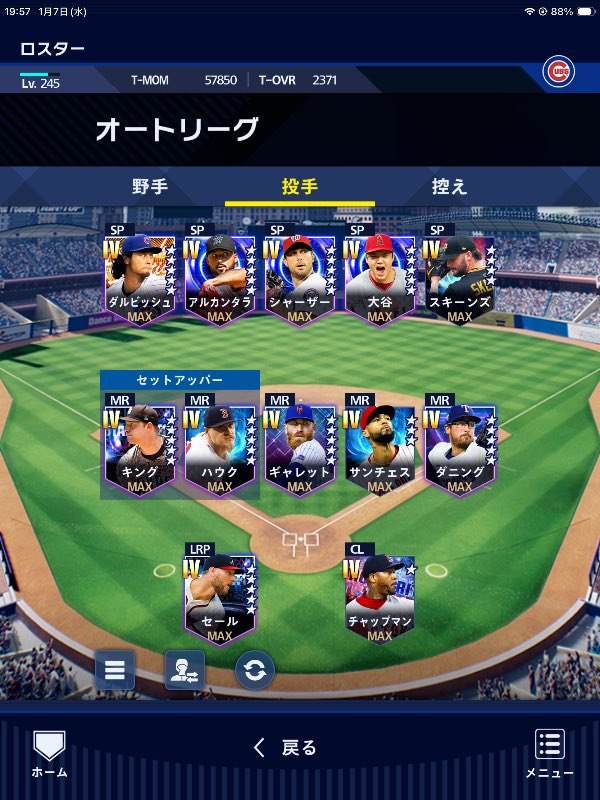This screenshot has width=600, height=800.
Task: Open the list view button
Action: pyautogui.click(x=115, y=670)
